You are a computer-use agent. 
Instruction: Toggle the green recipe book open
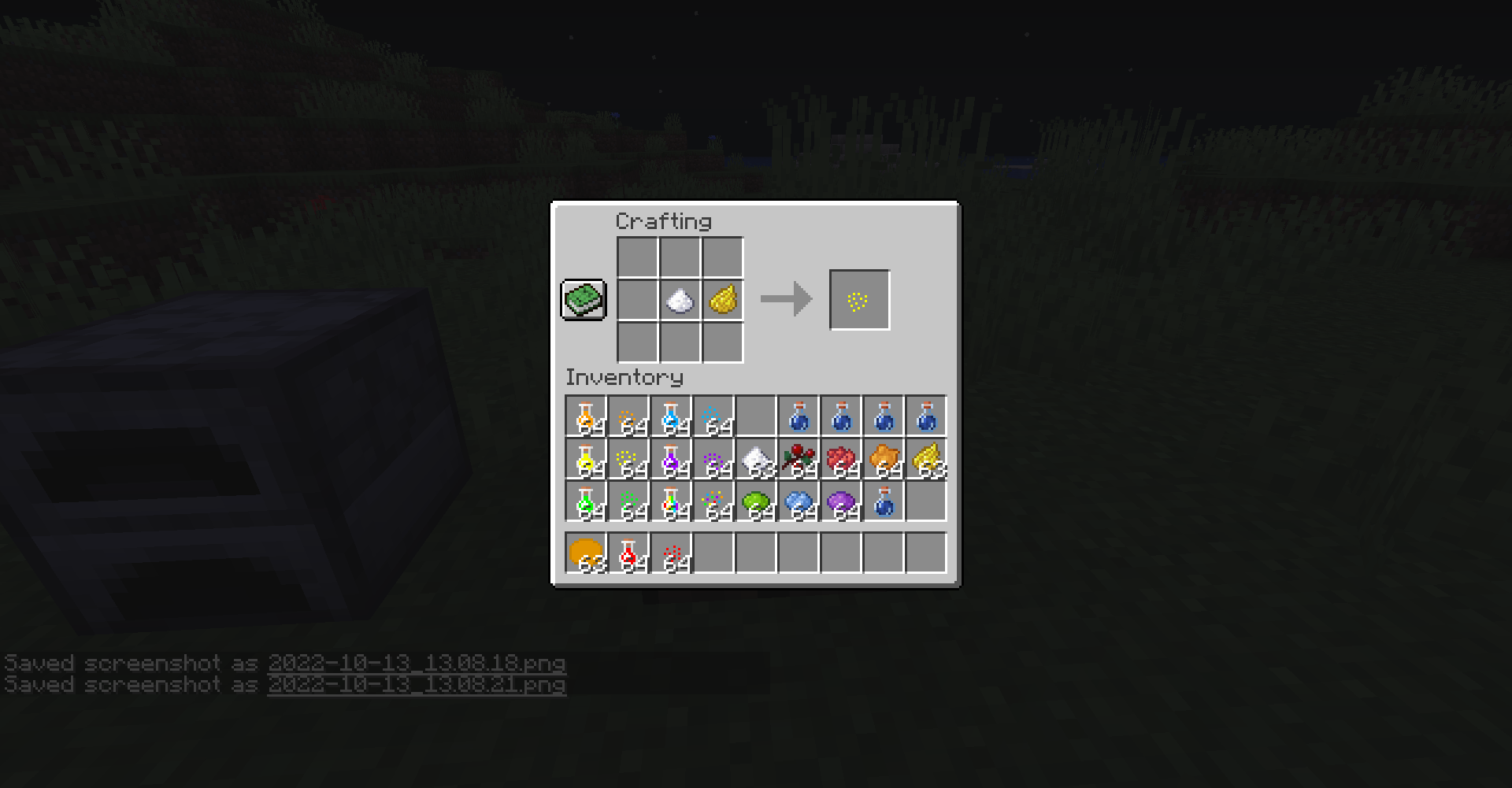click(x=583, y=300)
